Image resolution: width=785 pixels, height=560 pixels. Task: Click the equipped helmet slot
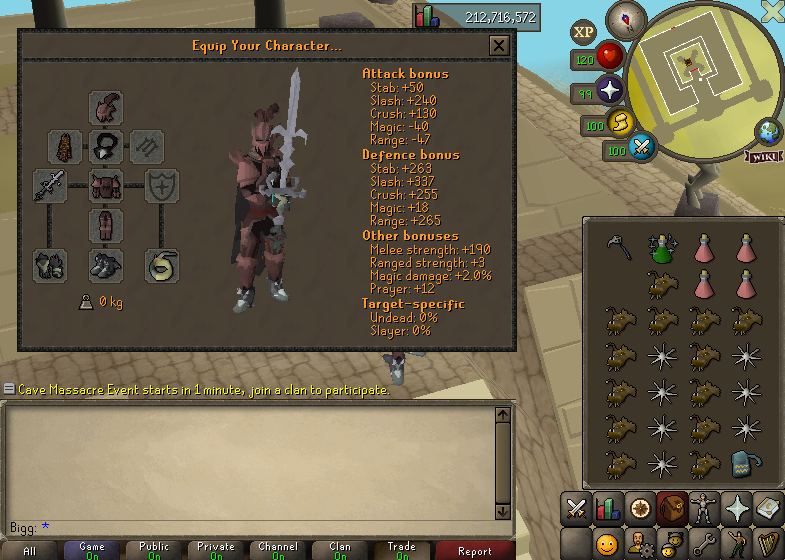[106, 107]
